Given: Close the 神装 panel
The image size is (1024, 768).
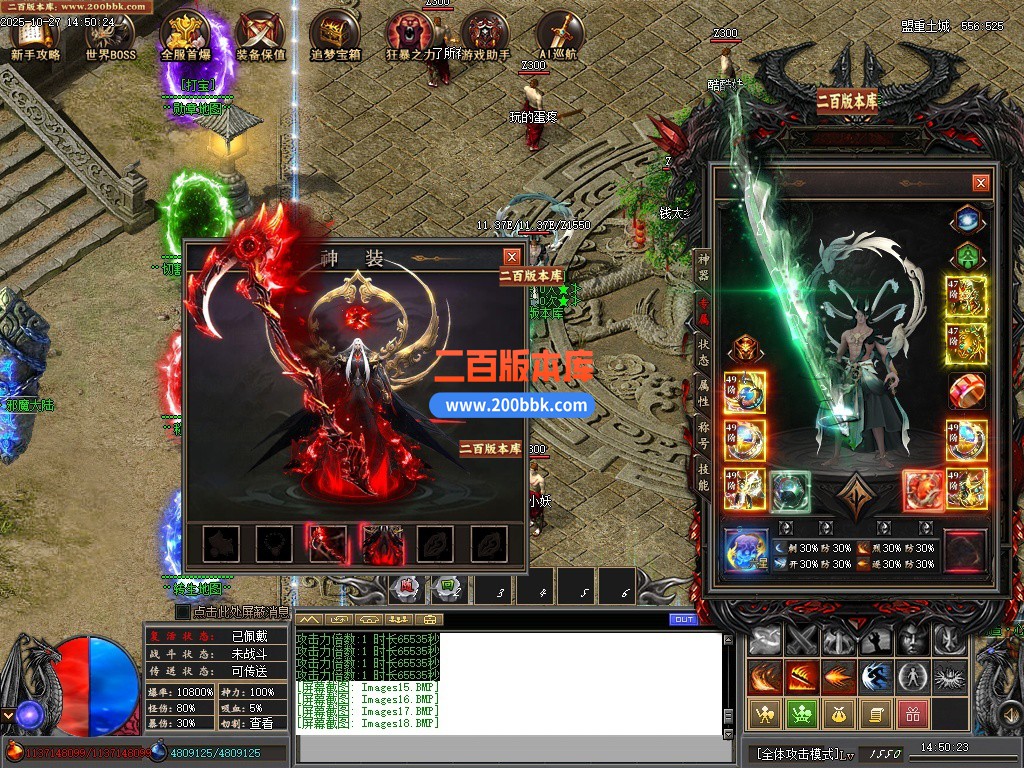Looking at the screenshot, I should click(x=512, y=257).
